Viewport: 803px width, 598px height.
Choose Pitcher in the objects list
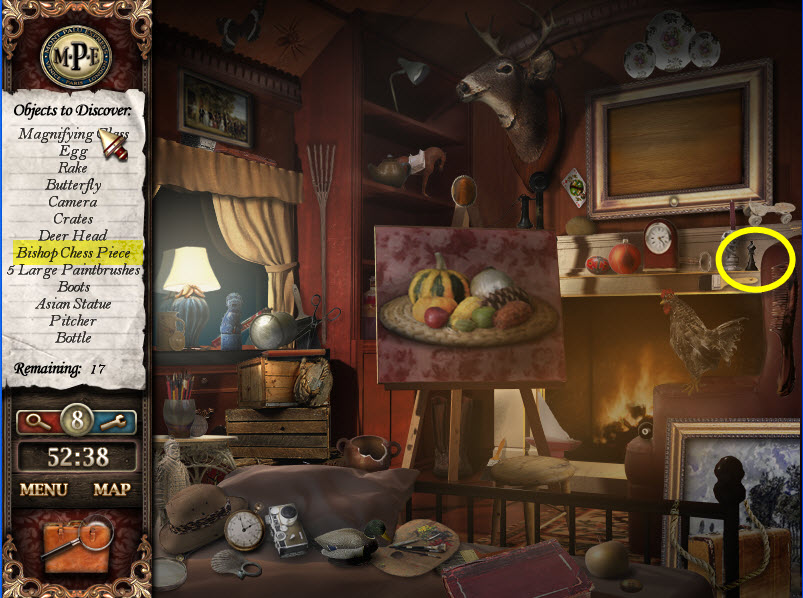coord(73,321)
